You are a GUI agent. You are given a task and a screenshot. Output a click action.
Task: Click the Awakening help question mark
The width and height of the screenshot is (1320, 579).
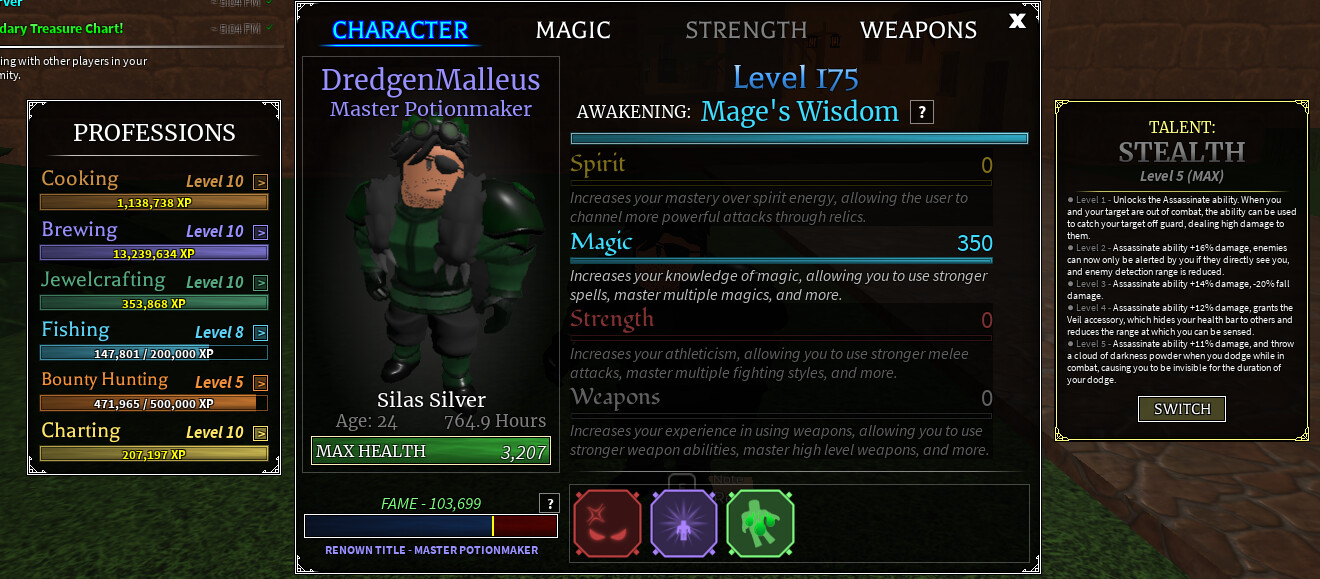pyautogui.click(x=922, y=112)
